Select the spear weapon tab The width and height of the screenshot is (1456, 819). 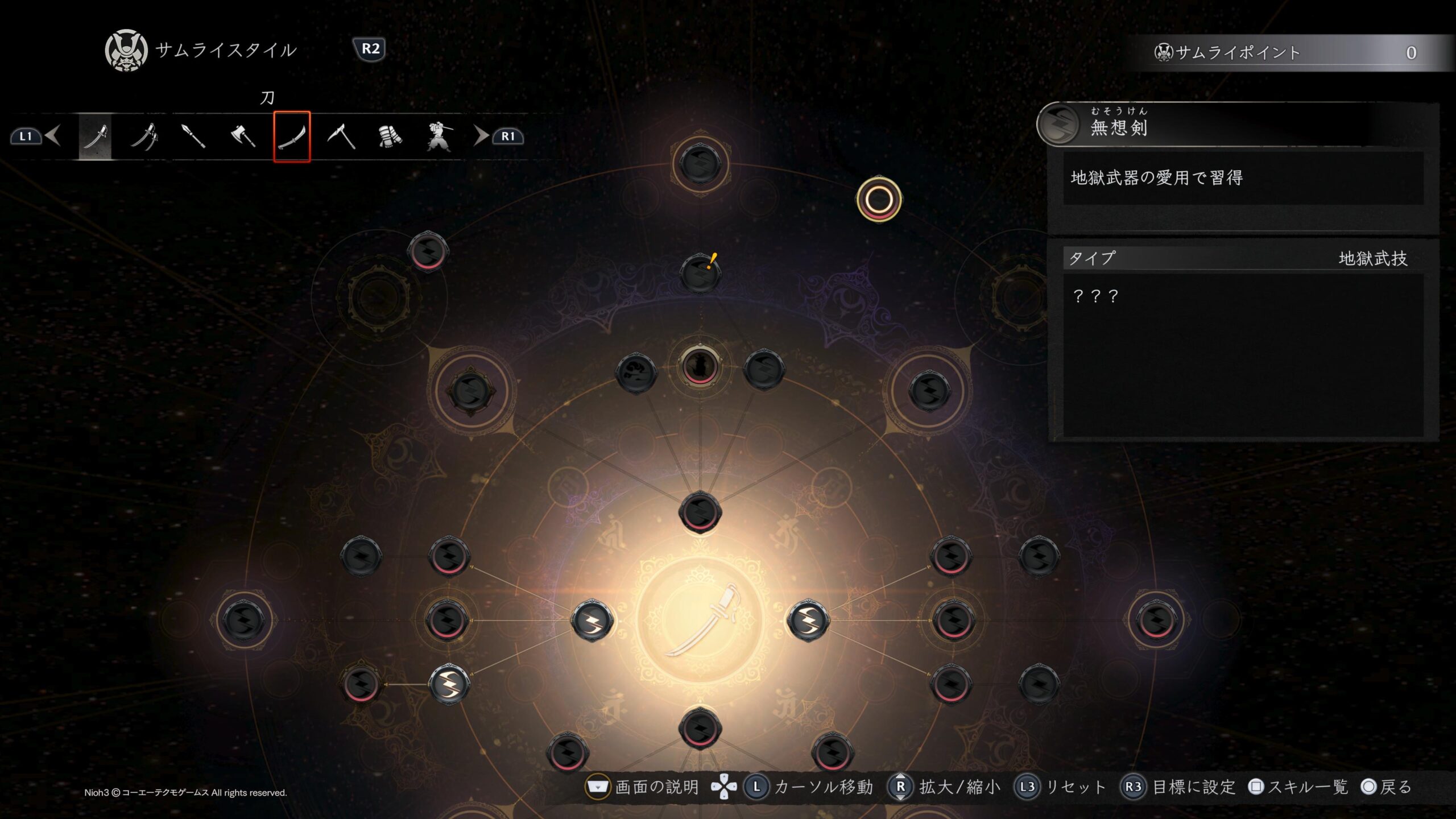click(x=193, y=136)
